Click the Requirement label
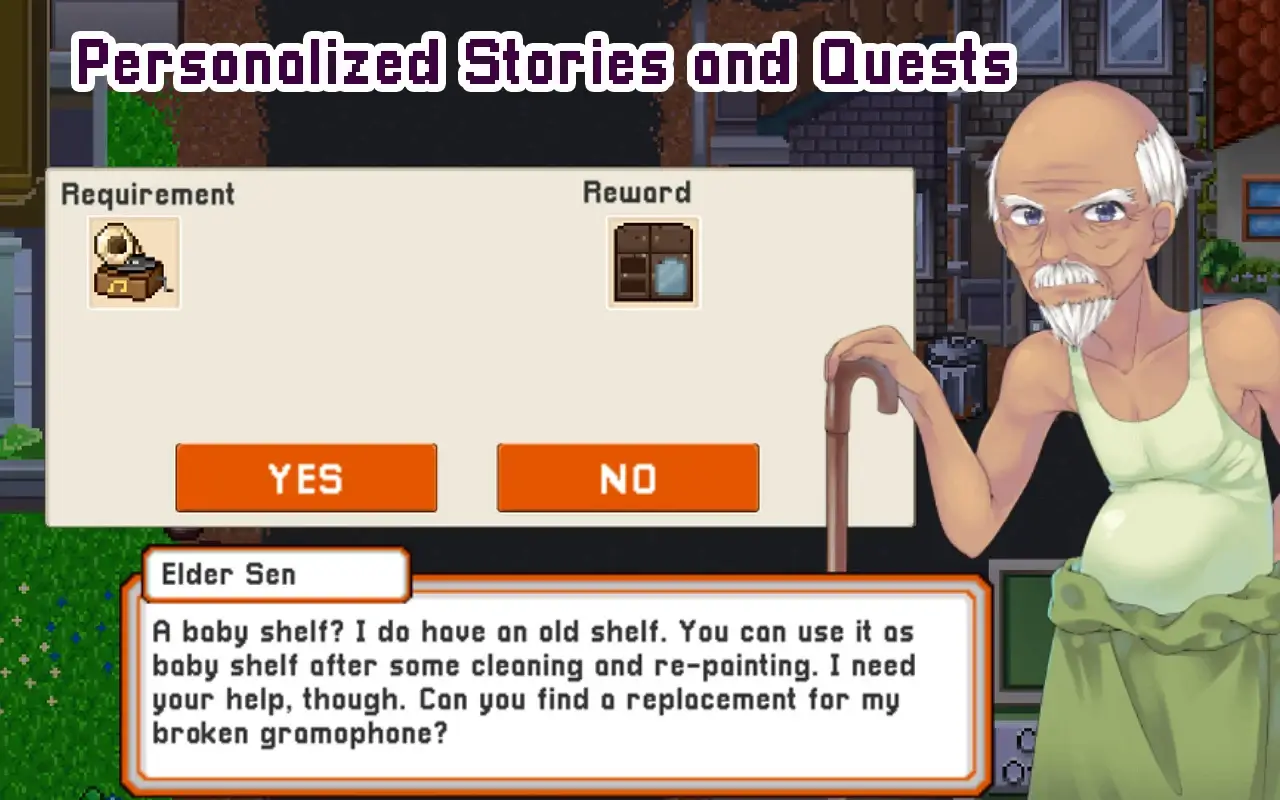Viewport: 1280px width, 800px height. (149, 194)
